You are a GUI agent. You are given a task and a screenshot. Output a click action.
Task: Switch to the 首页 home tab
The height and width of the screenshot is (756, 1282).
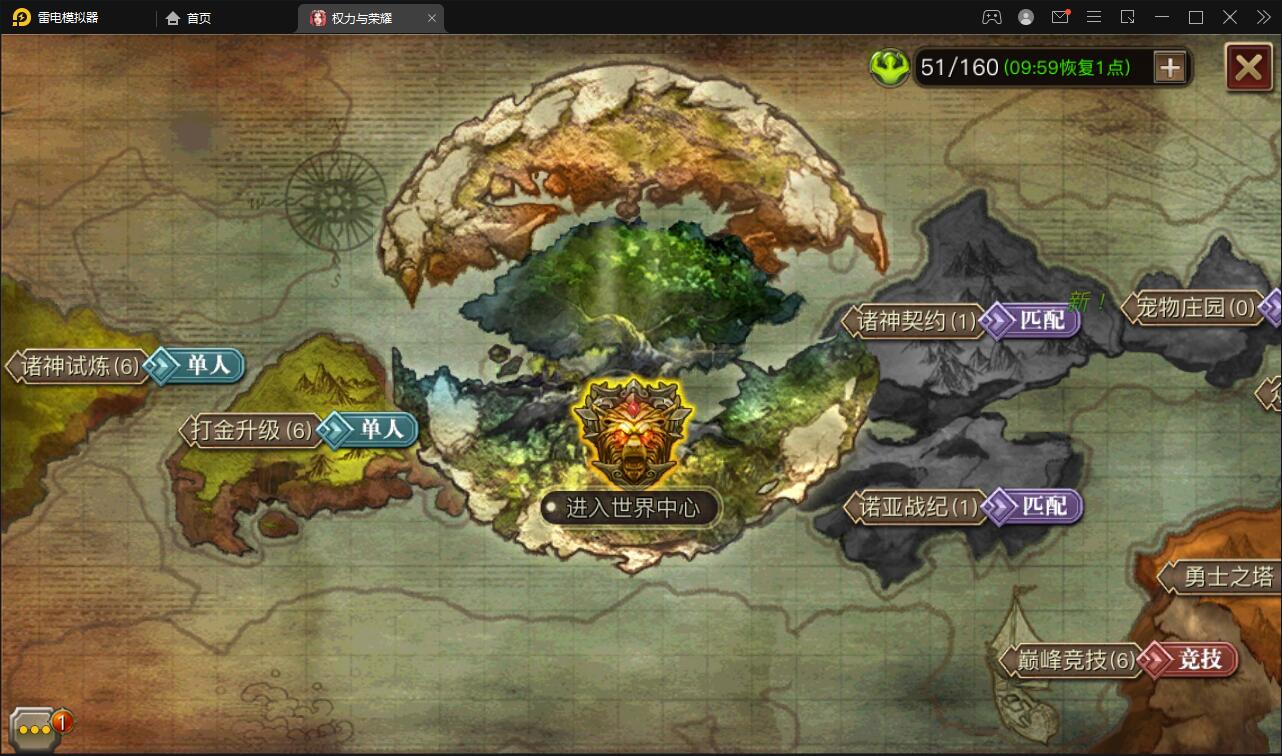tap(187, 17)
